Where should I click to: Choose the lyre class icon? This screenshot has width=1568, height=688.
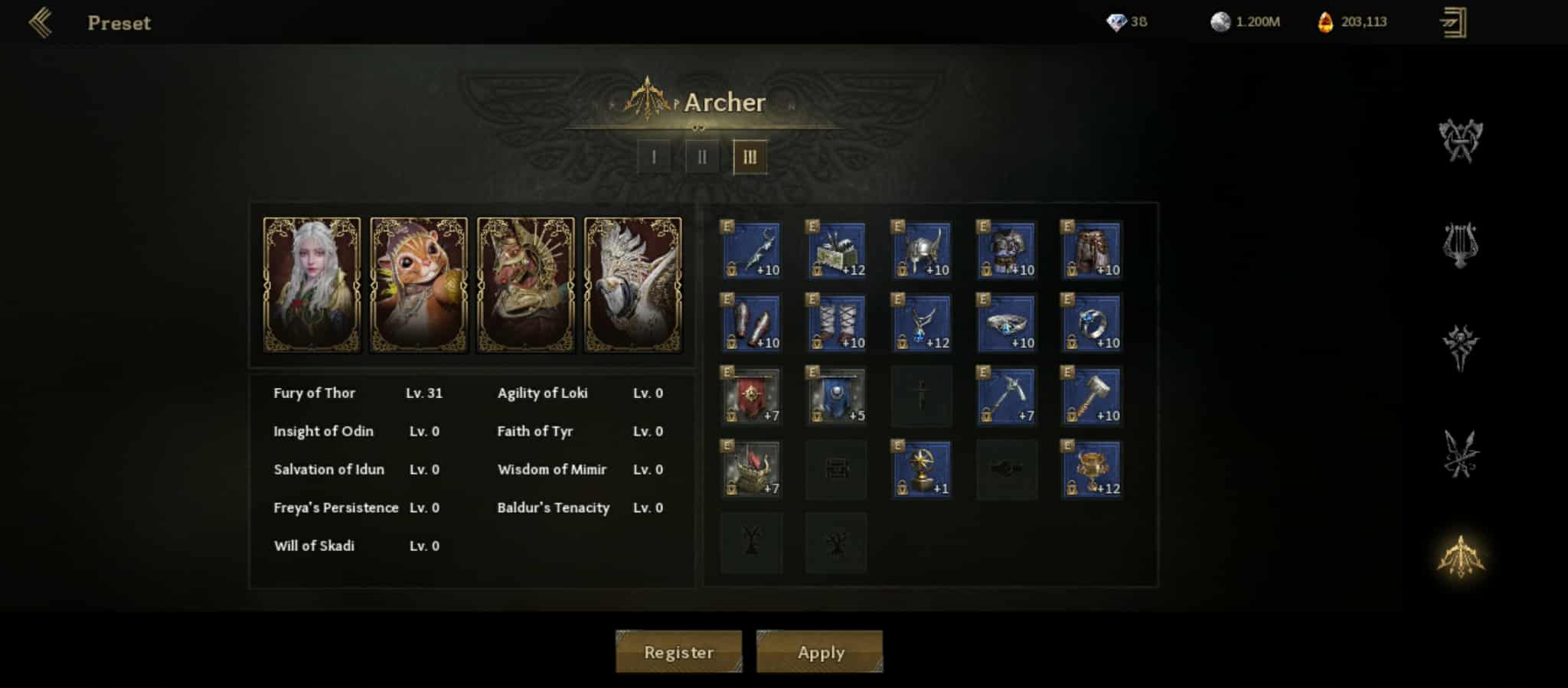pos(1460,245)
